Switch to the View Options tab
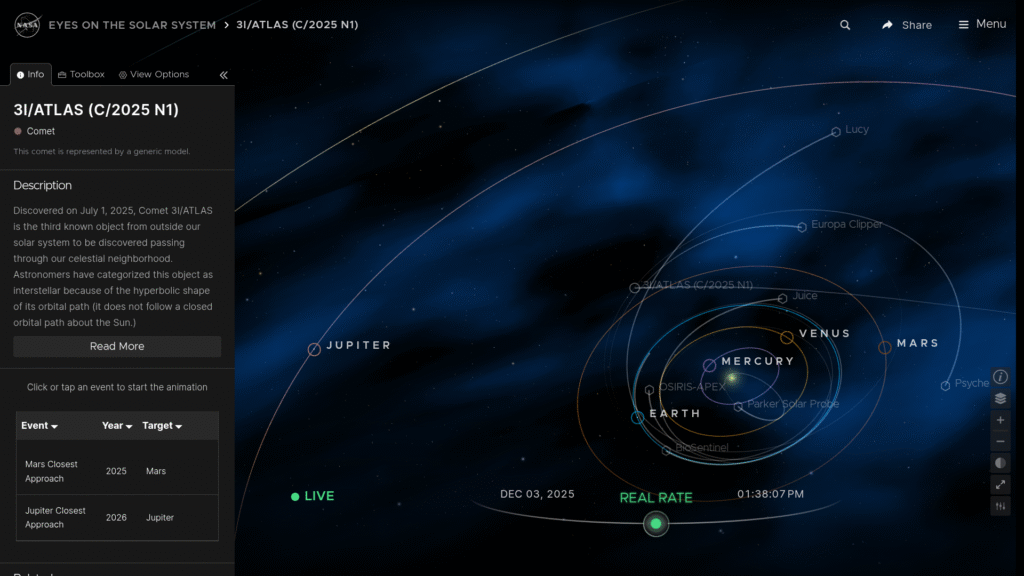 (x=153, y=74)
